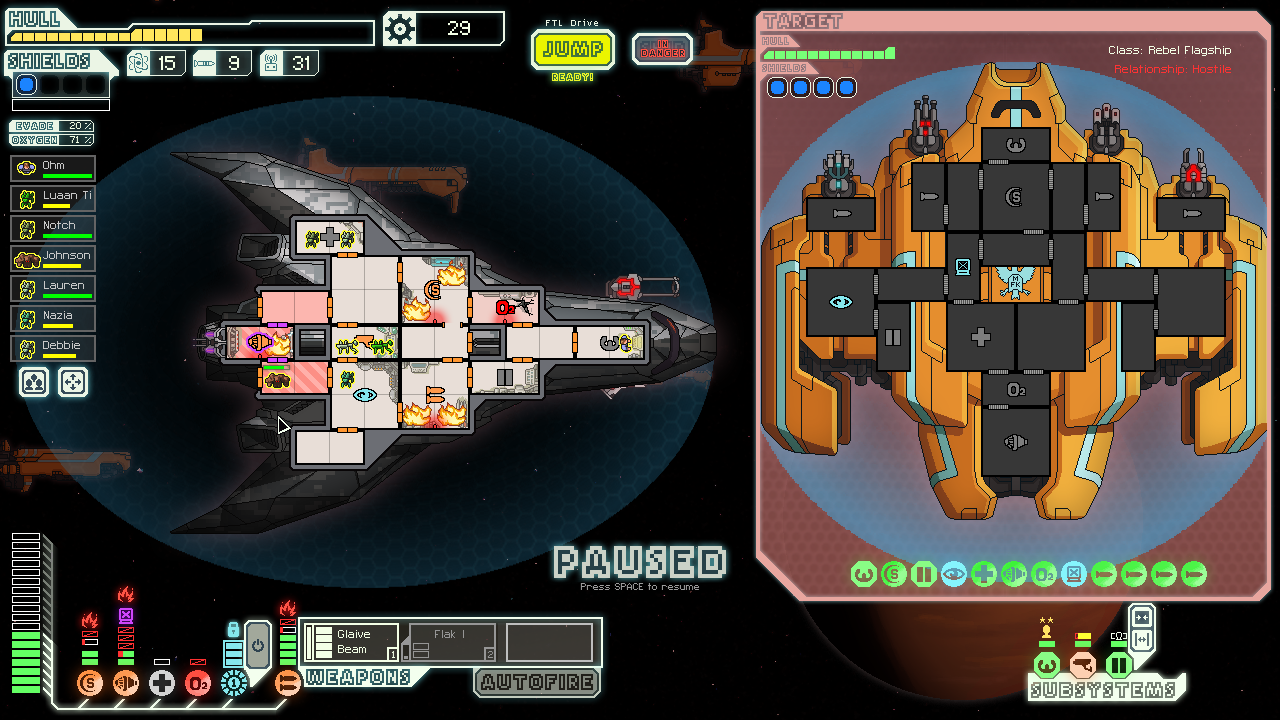This screenshot has width=1280, height=720.
Task: Click the Piloting subsystem icon
Action: point(1046,664)
